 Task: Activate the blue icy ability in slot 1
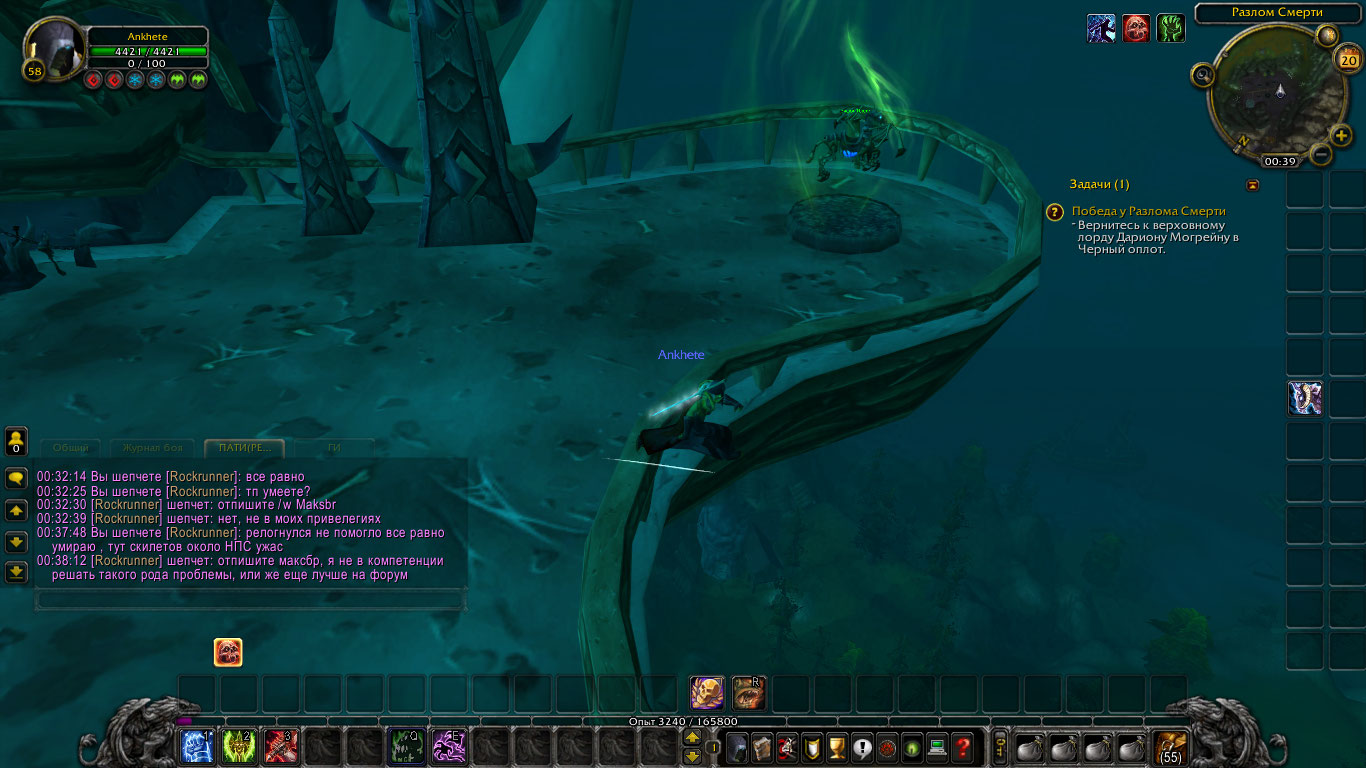tap(196, 747)
